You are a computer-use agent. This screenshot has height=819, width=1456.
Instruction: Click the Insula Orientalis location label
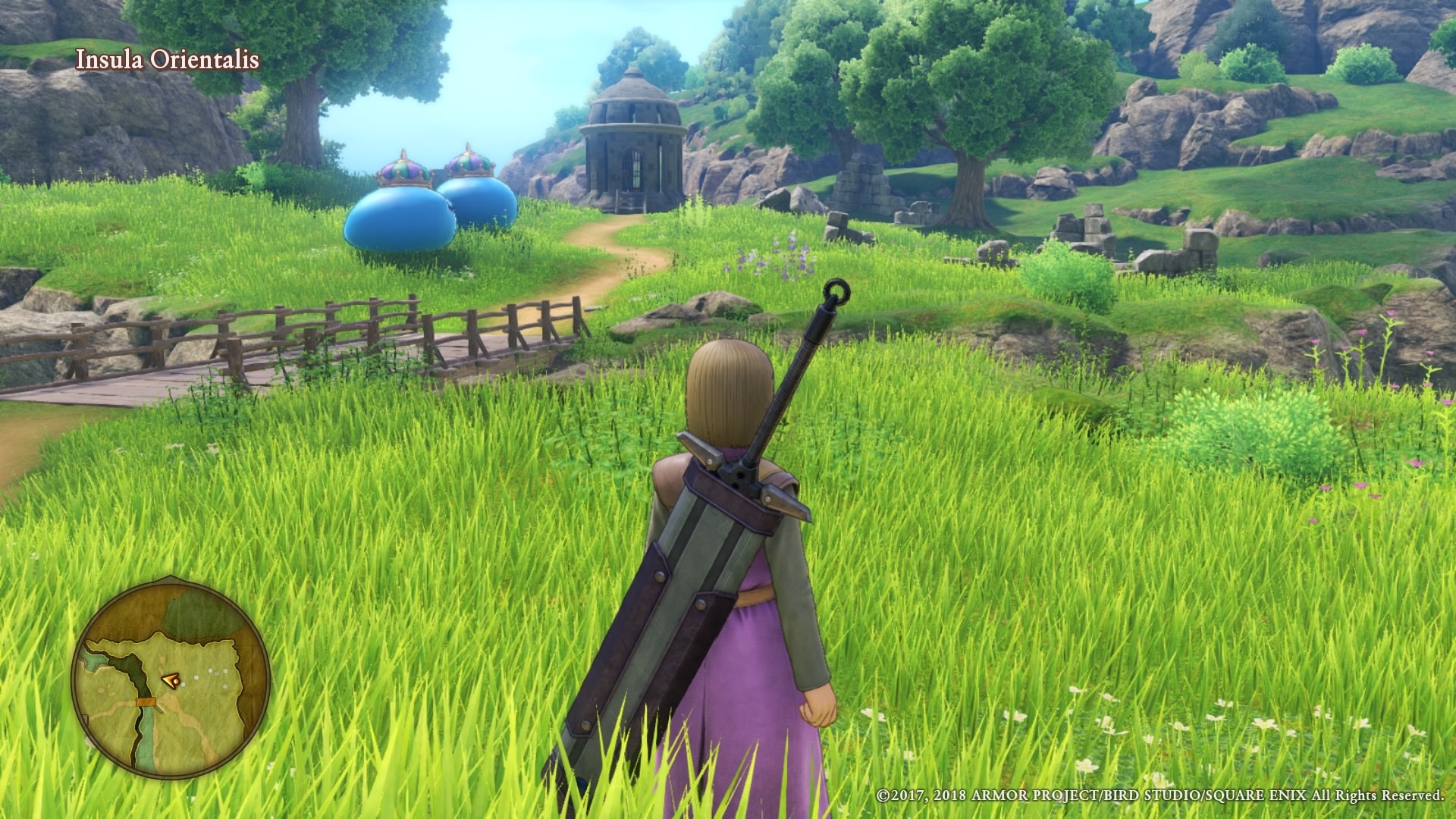(x=168, y=59)
